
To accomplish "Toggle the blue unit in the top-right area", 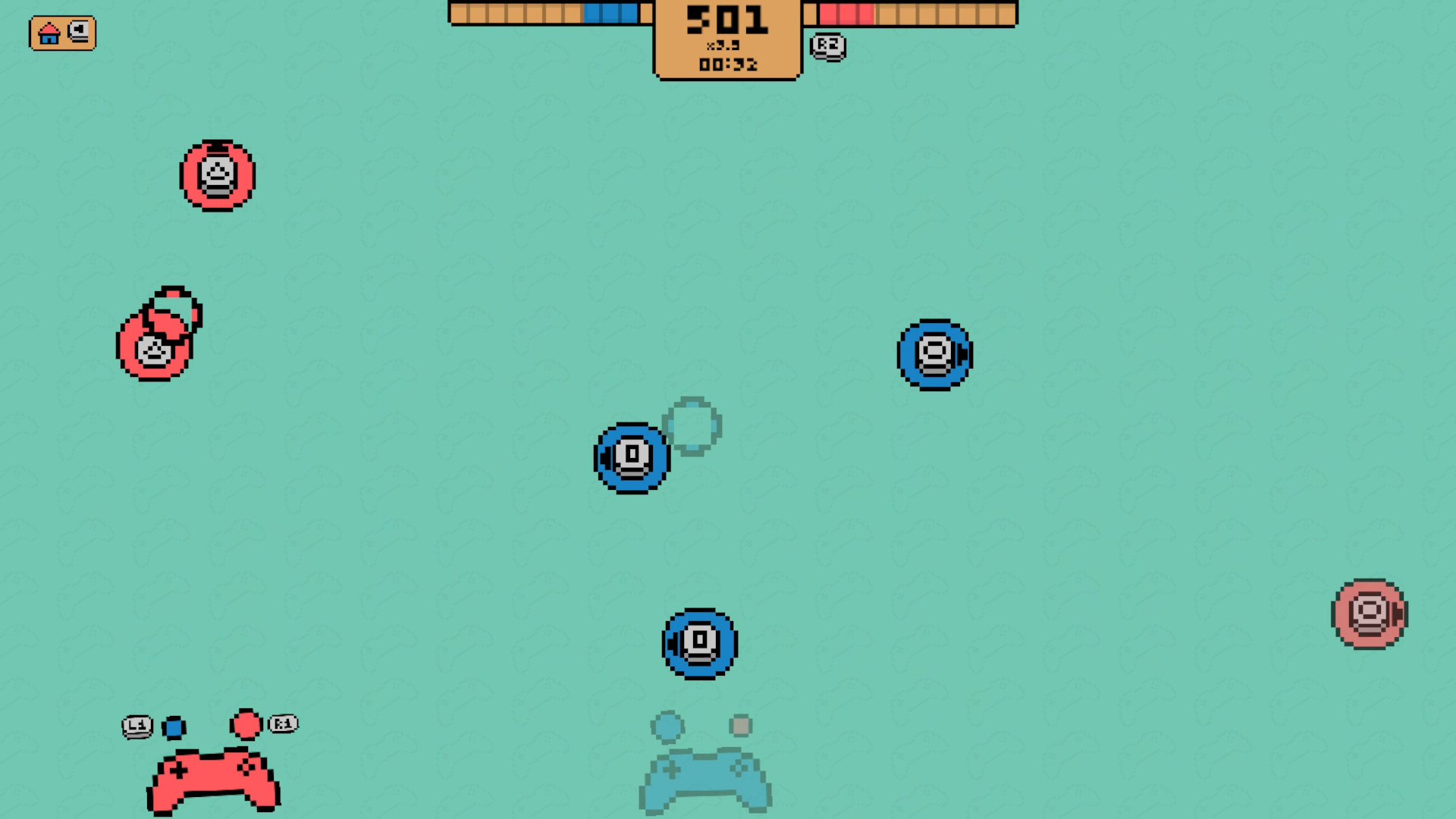I will click(934, 353).
